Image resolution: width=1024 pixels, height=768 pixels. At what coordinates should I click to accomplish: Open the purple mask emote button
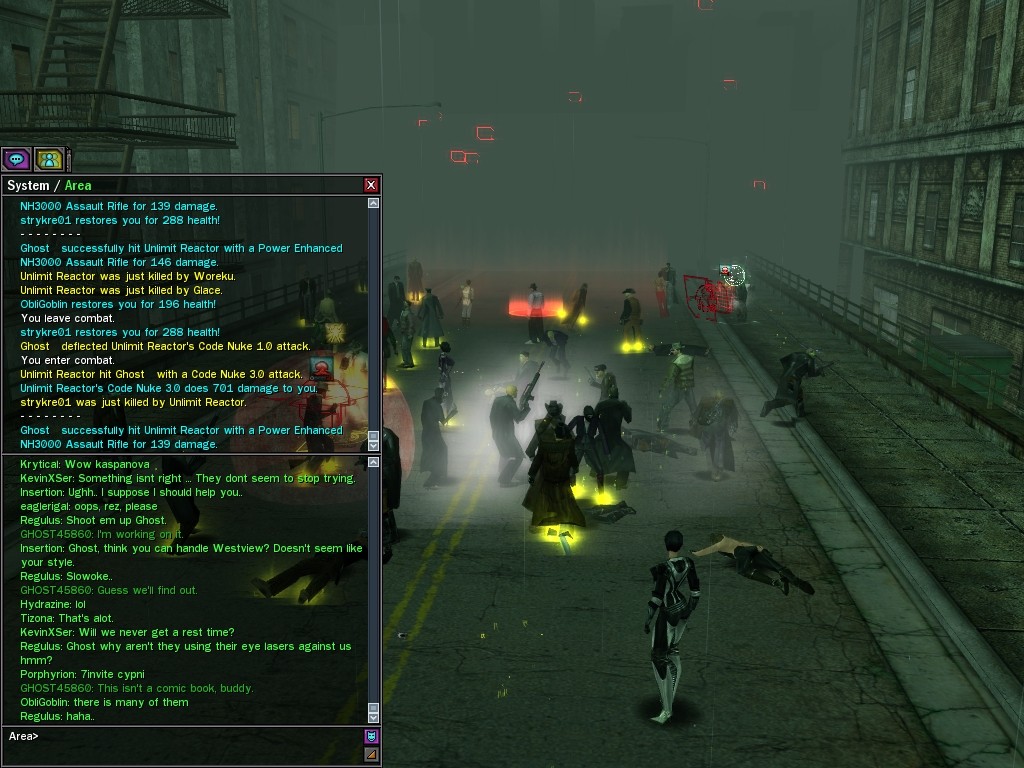[372, 737]
